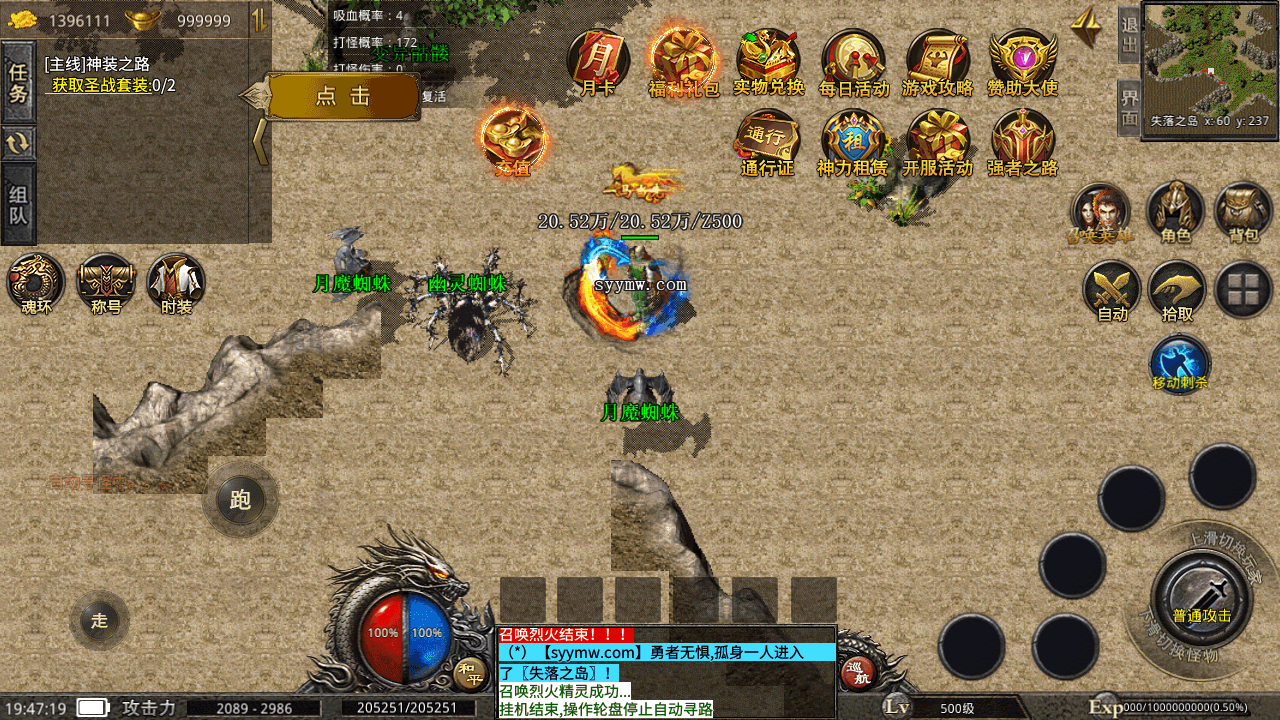The height and width of the screenshot is (720, 1280).
Task: Toggle 自动 auto-battle crossed swords
Action: pos(1112,291)
